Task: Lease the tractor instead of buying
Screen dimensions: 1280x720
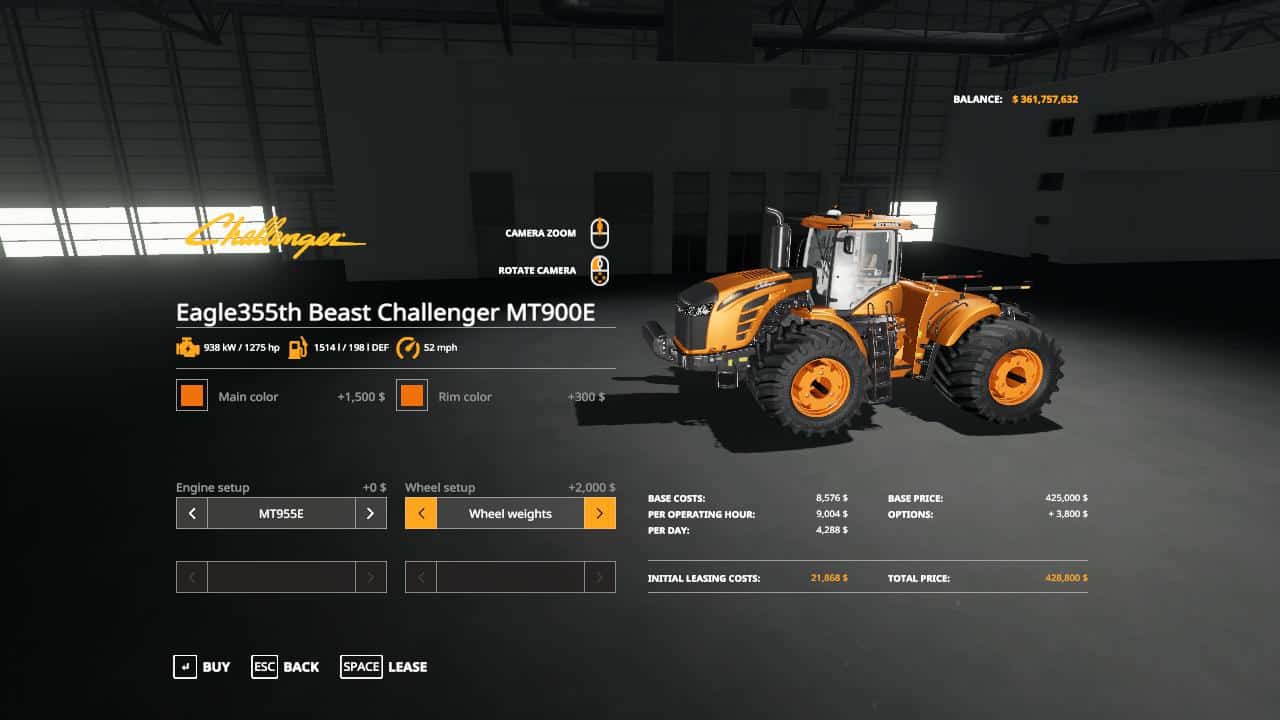Action: coord(384,667)
